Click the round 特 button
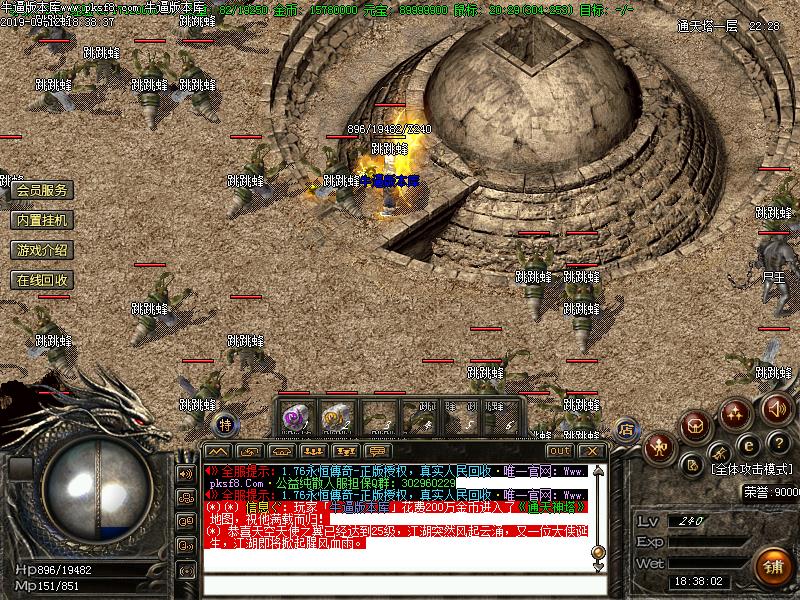The image size is (800, 600). pos(226,424)
